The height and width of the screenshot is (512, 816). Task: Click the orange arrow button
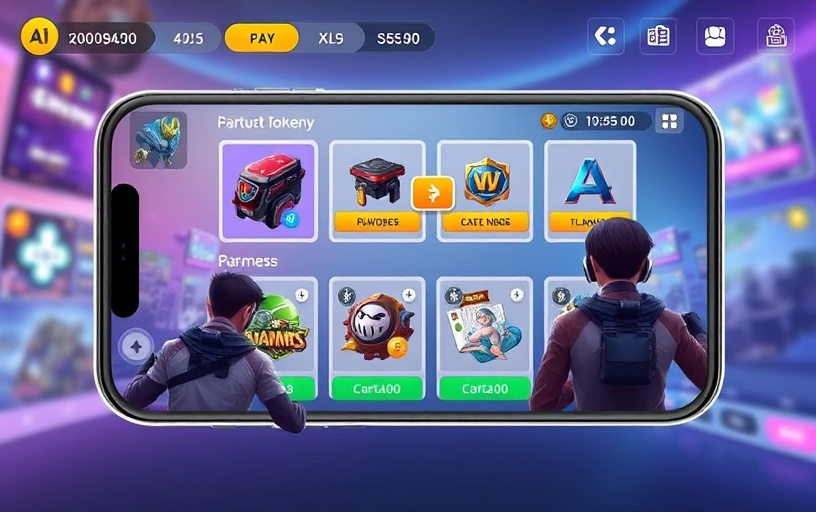tap(432, 193)
